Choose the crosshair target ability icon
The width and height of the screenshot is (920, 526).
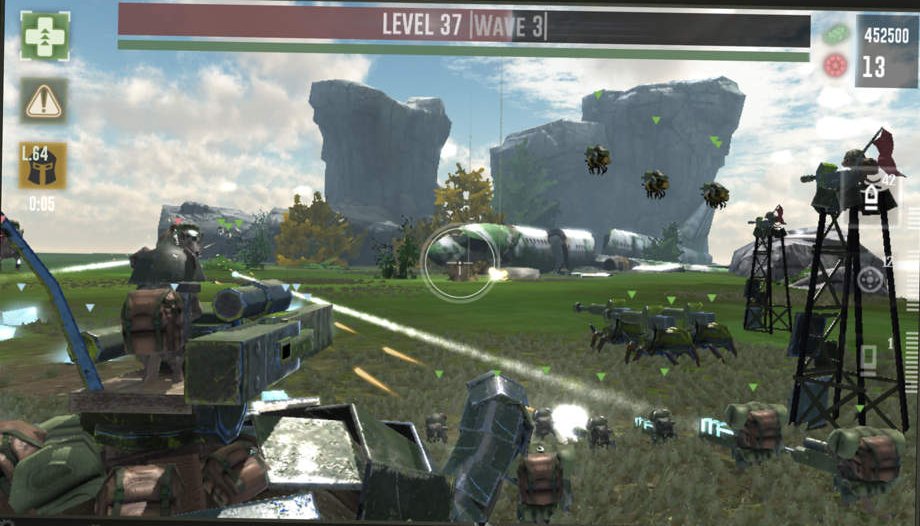click(870, 279)
